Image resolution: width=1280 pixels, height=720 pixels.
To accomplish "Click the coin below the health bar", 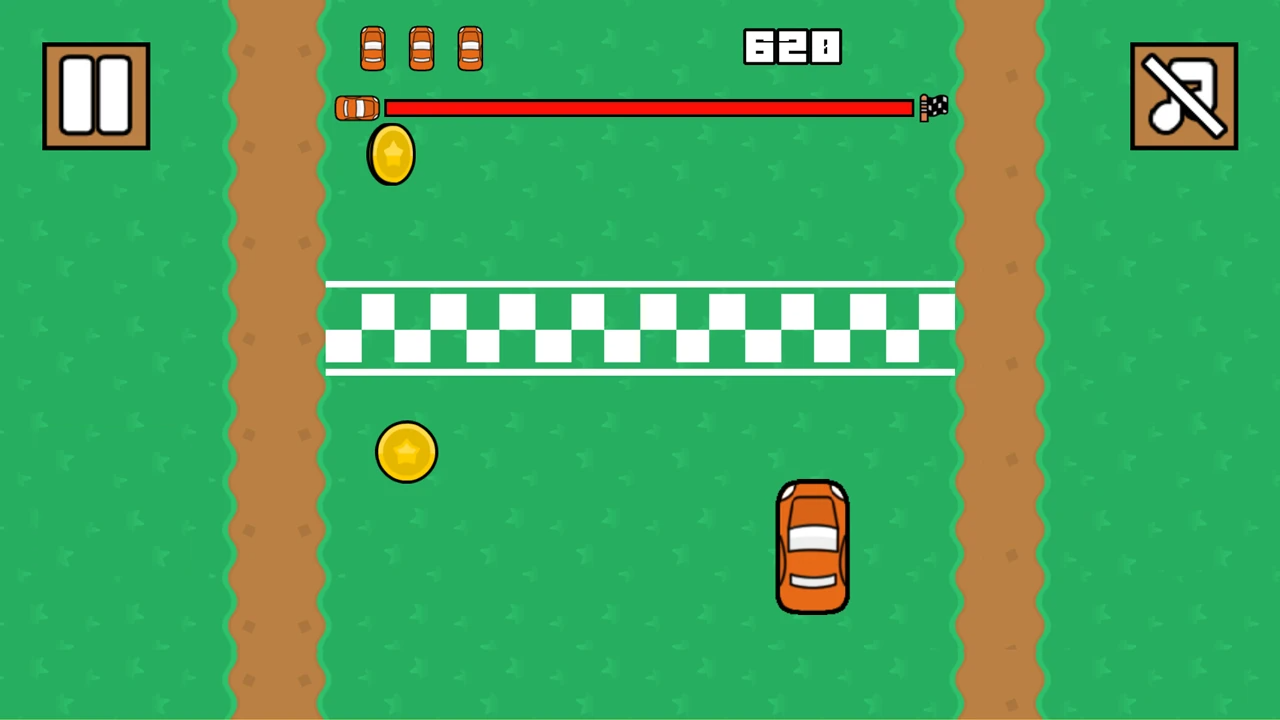I will (x=390, y=152).
